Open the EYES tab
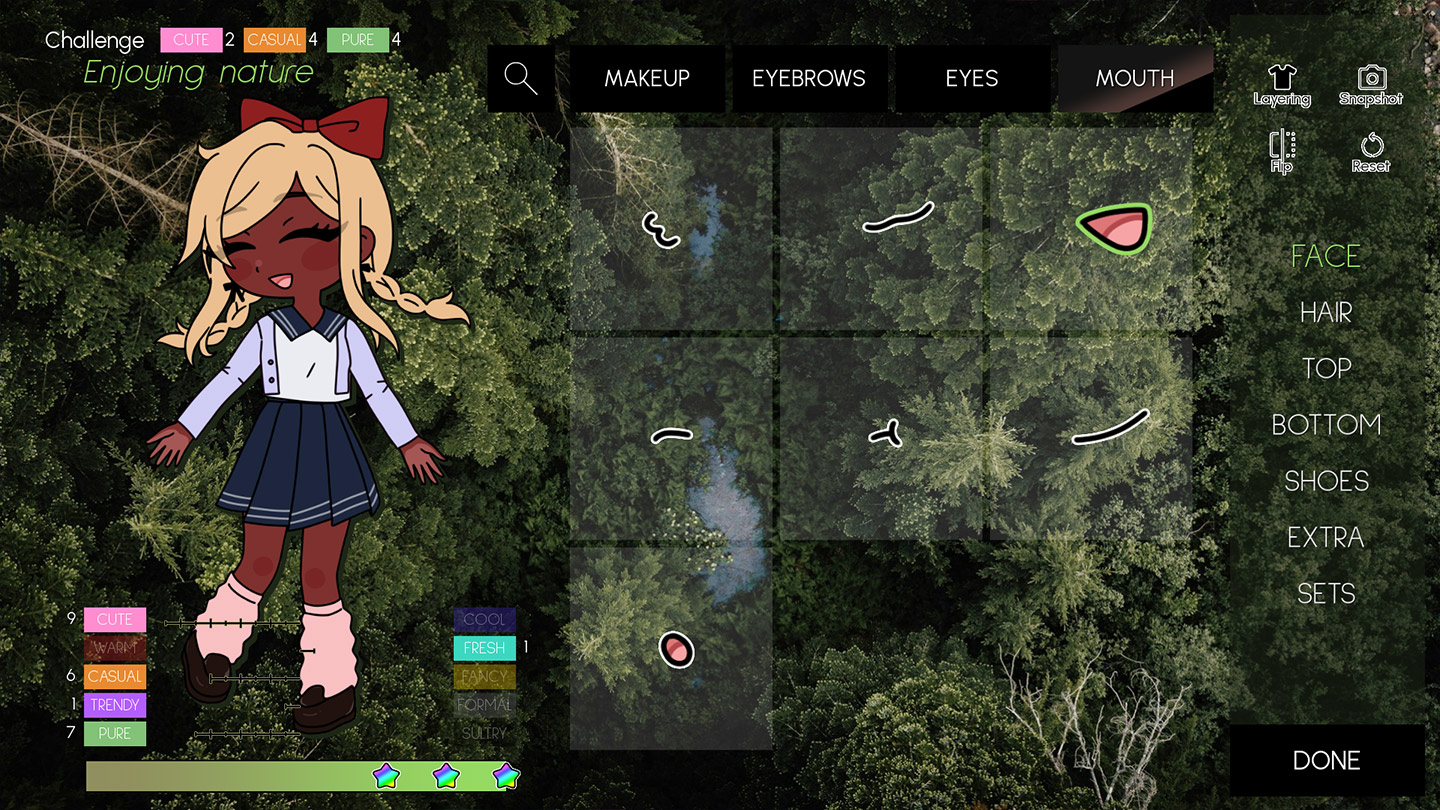Image resolution: width=1440 pixels, height=810 pixels. click(972, 78)
